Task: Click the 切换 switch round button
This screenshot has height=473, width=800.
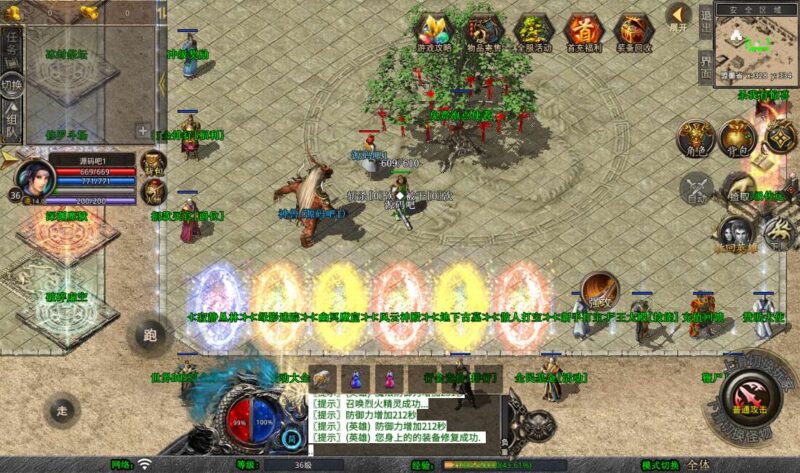Action: 11,85
